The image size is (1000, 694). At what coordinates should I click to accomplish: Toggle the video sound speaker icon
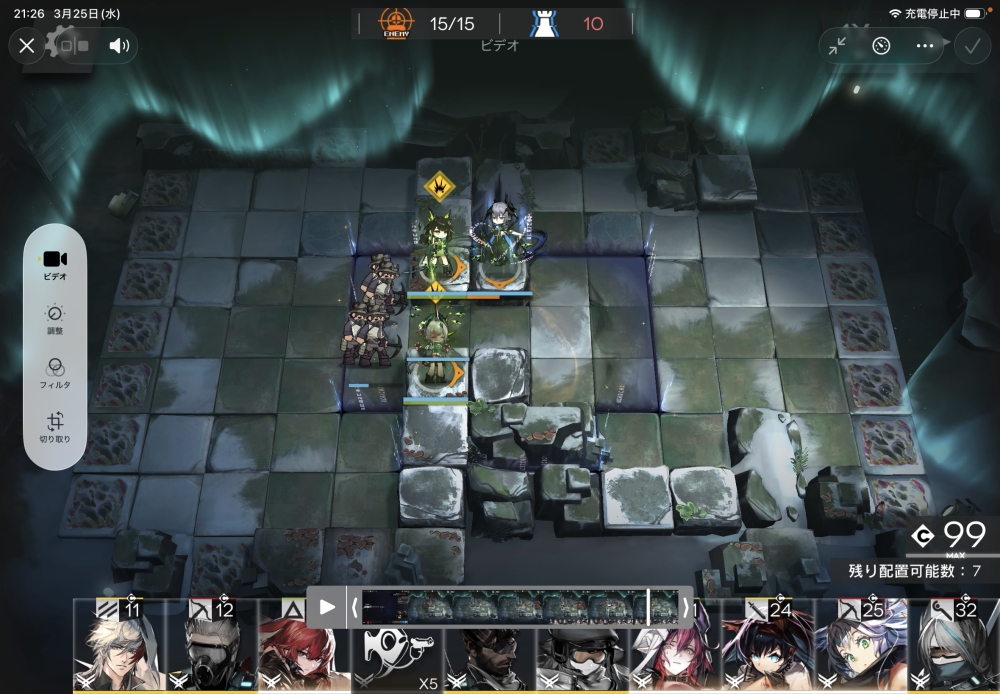119,45
